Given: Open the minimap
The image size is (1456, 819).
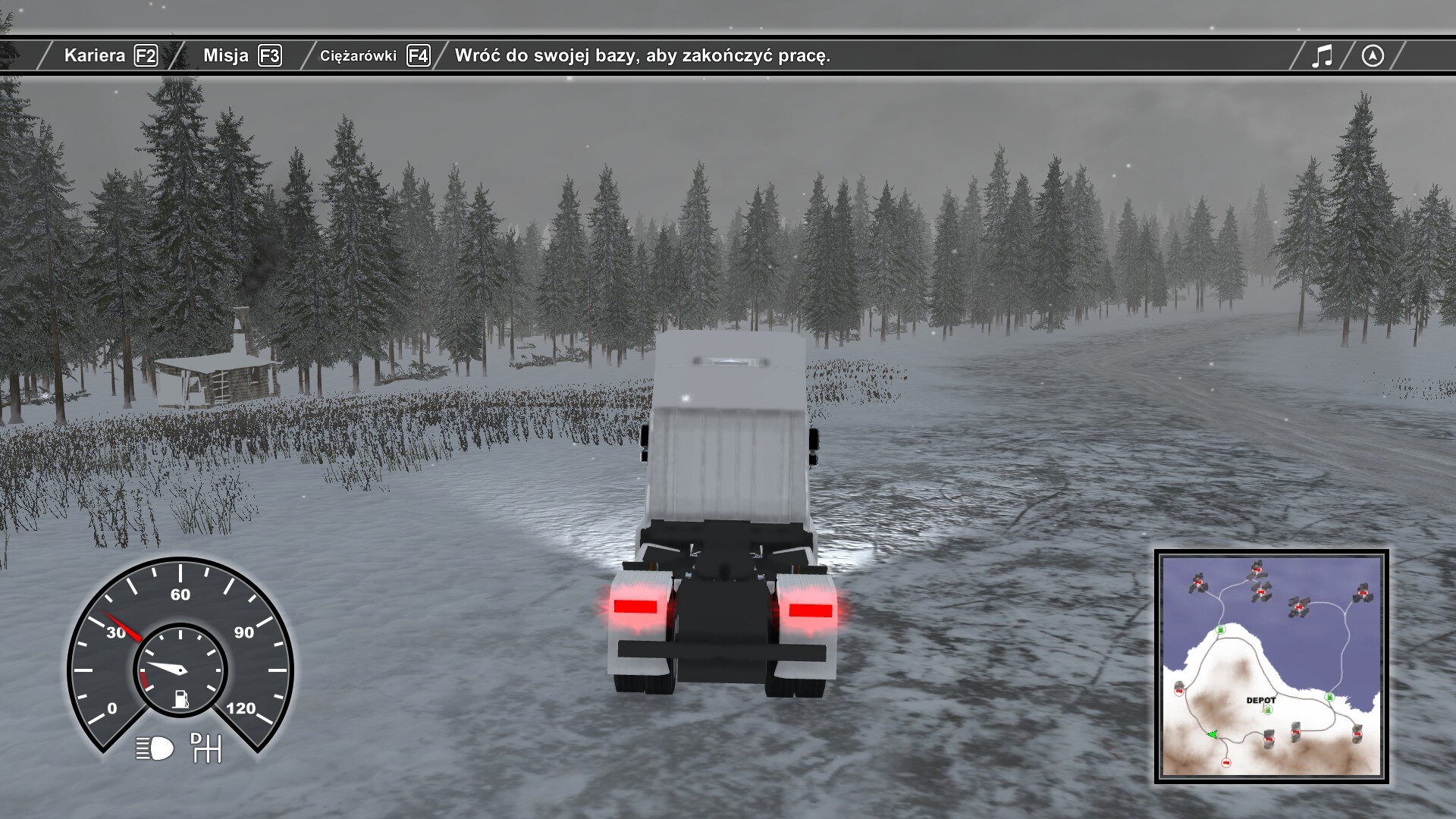Looking at the screenshot, I should pos(1271,667).
